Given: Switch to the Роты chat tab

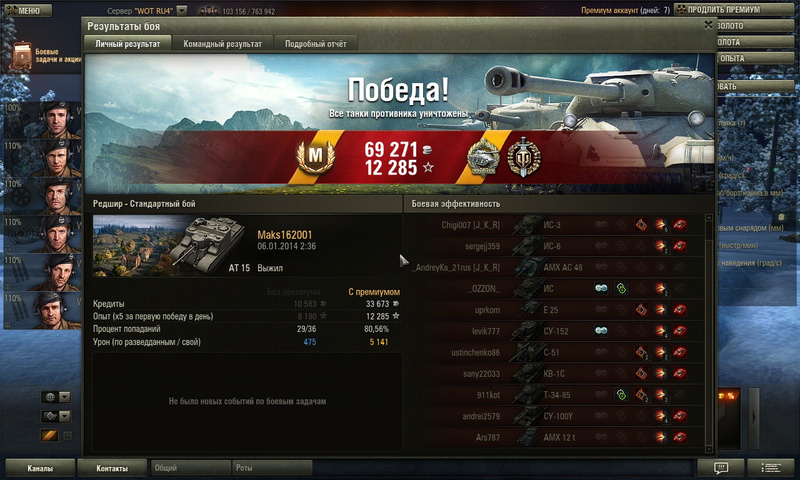Looking at the screenshot, I should 270,468.
